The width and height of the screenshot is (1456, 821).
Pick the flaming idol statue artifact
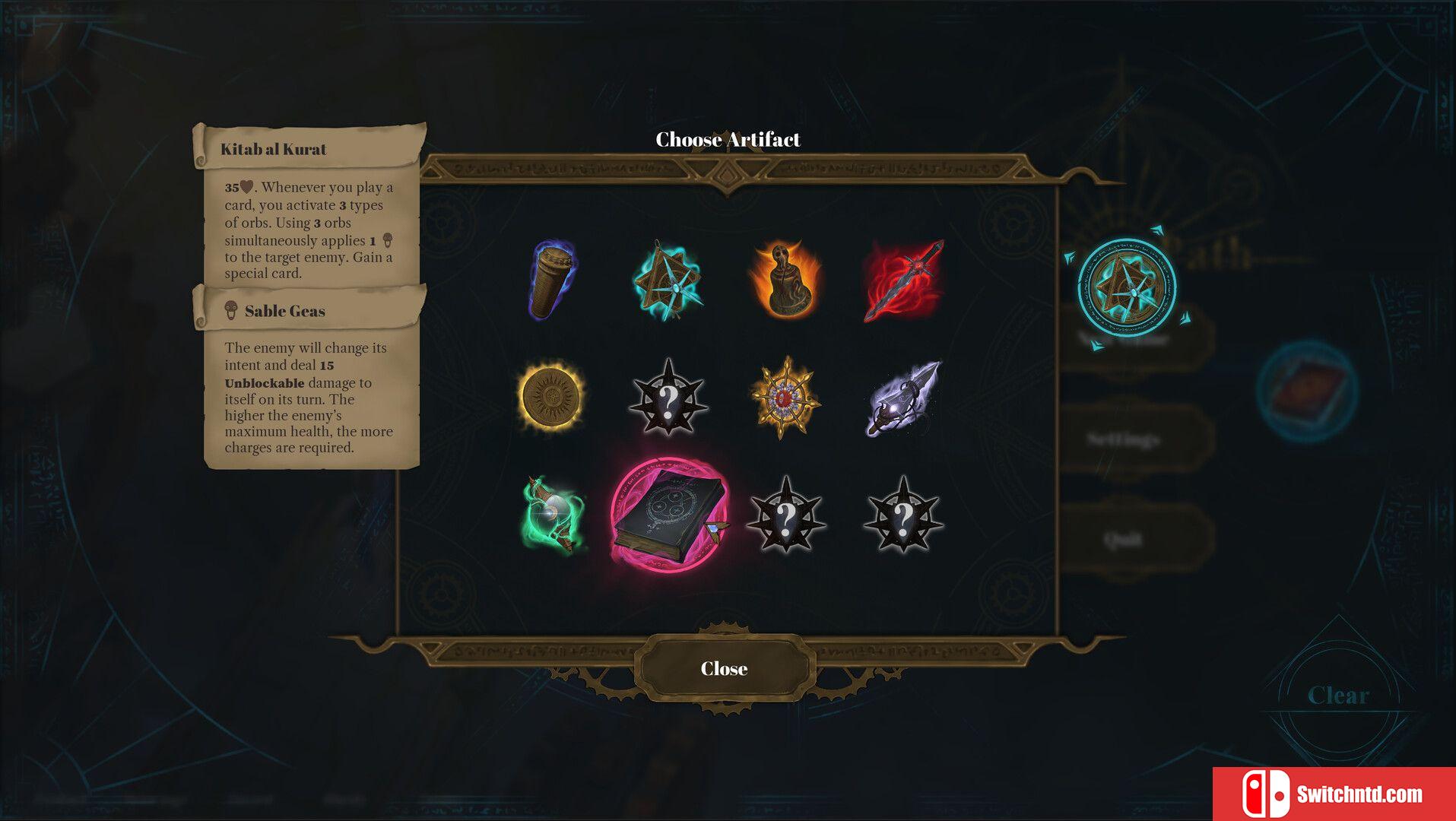785,280
